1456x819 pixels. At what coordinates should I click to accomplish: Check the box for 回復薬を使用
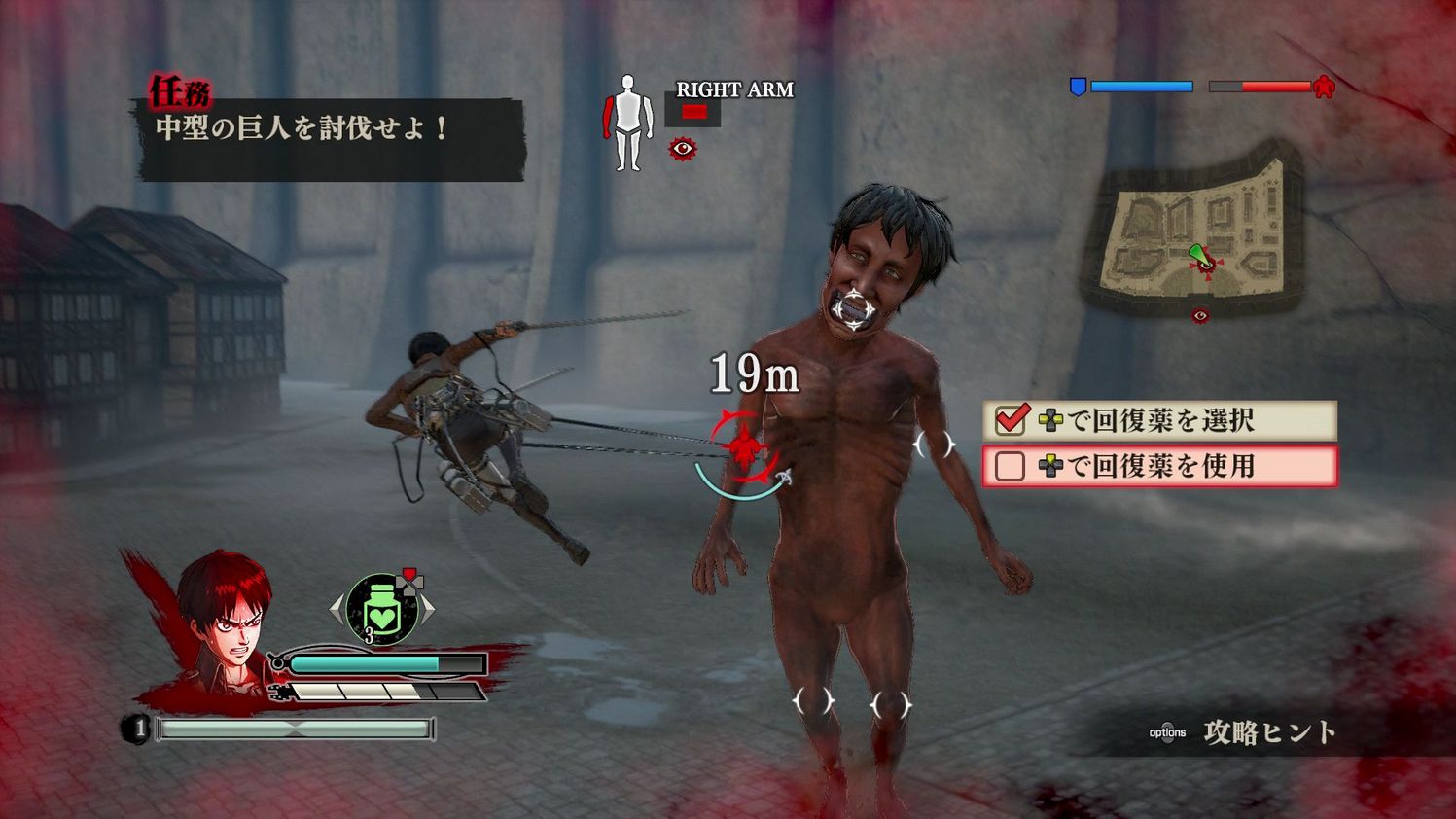[x=1011, y=467]
